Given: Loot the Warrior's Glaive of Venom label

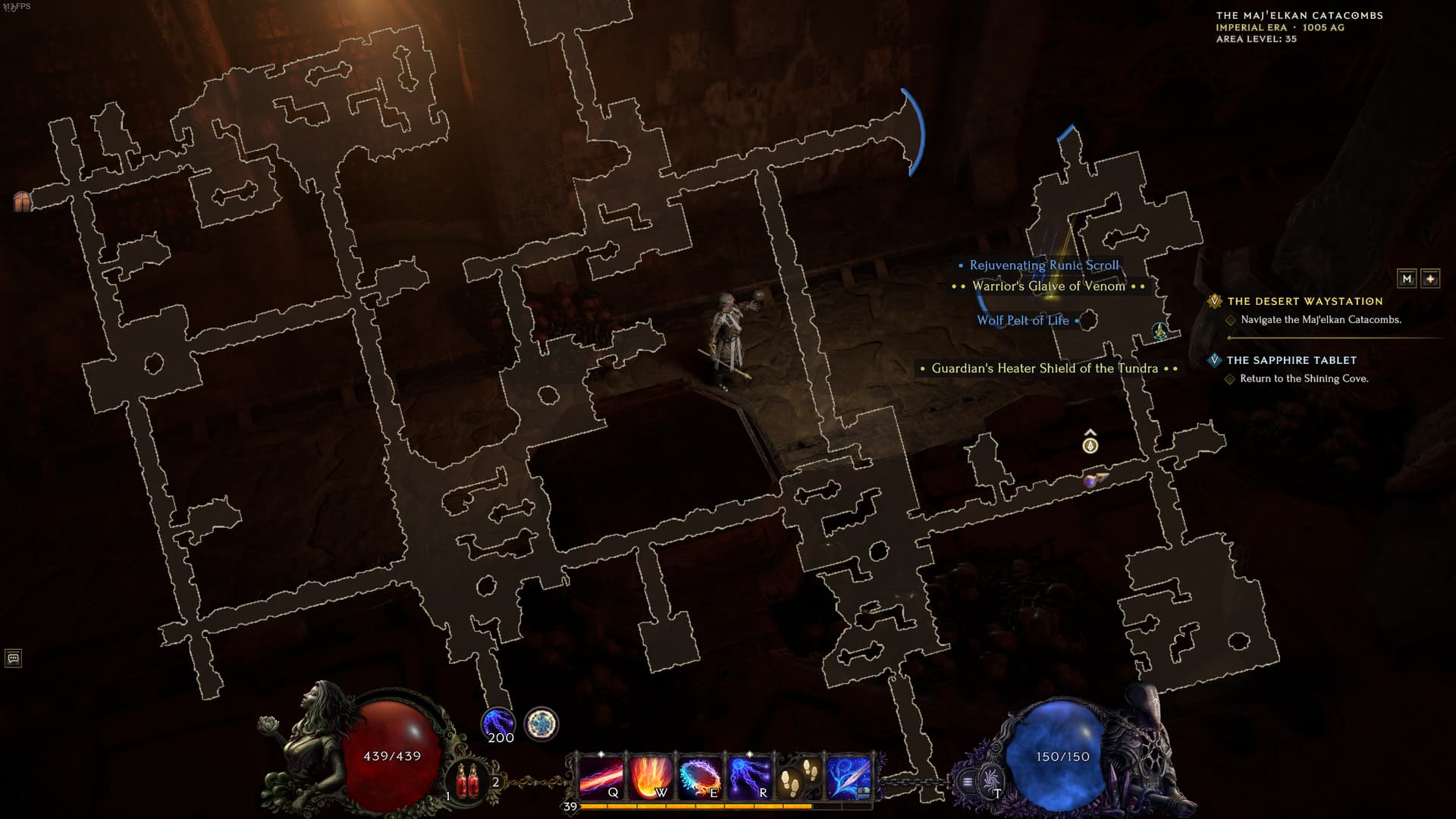Looking at the screenshot, I should [1048, 287].
